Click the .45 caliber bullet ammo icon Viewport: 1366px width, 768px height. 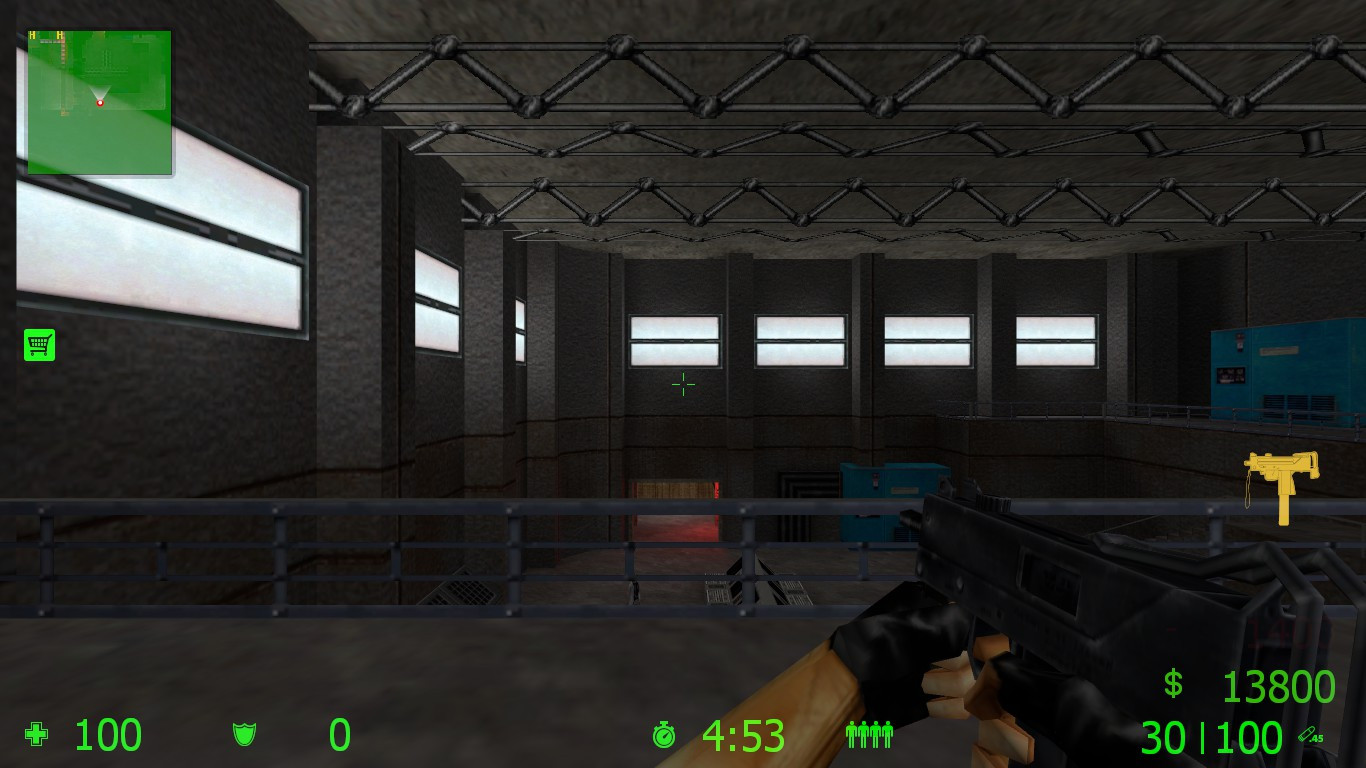1311,735
